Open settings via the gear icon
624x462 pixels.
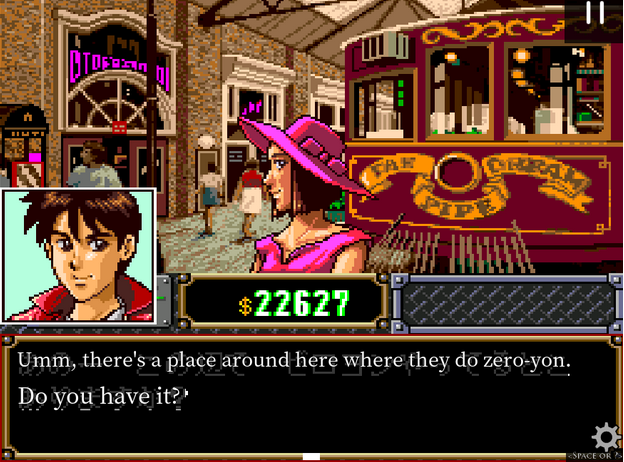coord(605,437)
